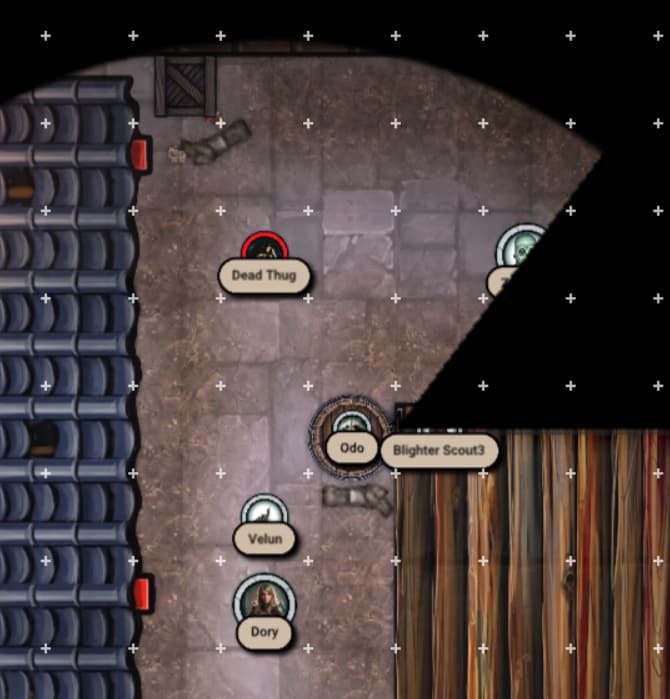
Task: Toggle the red door marker near the crate
Action: 140,153
